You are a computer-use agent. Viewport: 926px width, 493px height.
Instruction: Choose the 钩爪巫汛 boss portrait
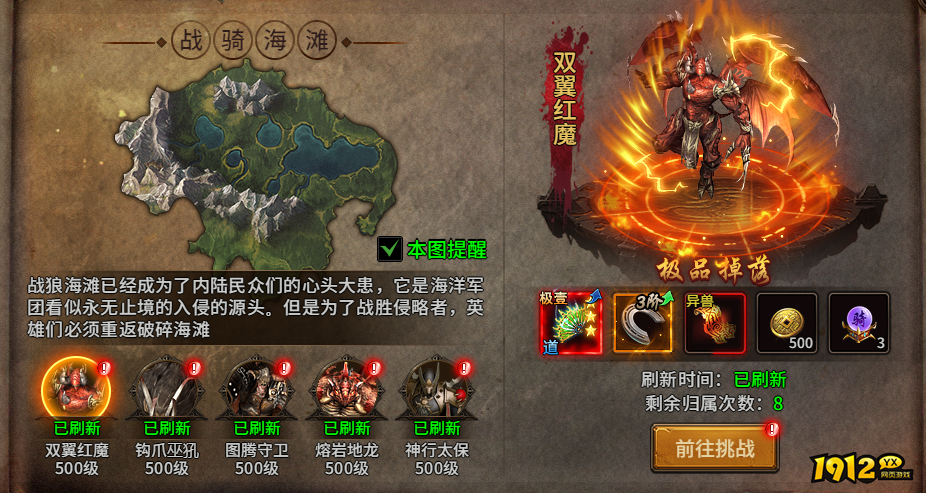(x=166, y=388)
